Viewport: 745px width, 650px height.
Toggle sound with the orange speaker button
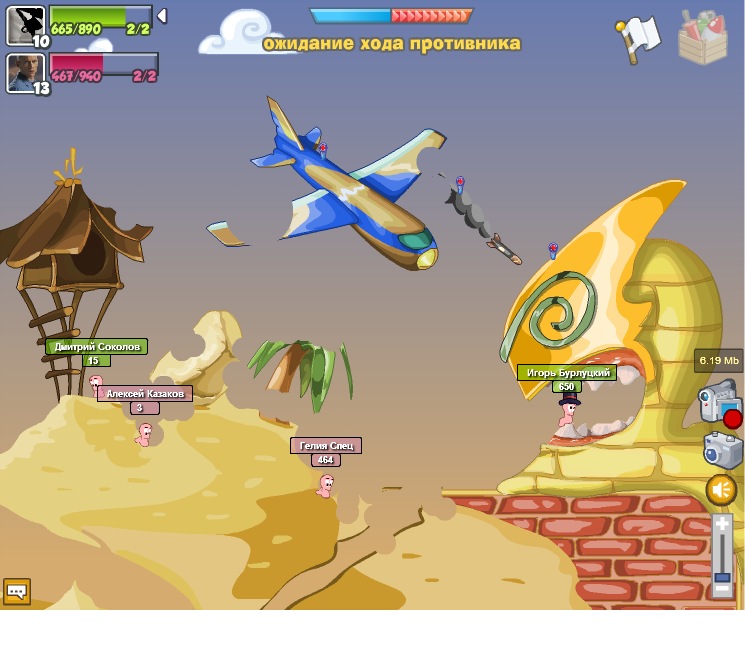point(721,490)
